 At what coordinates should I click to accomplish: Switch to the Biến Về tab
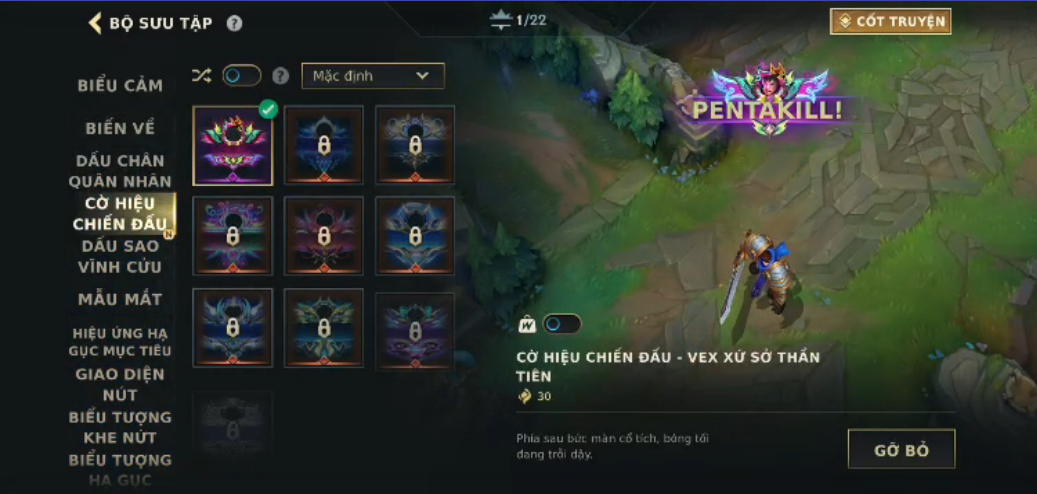tap(120, 128)
